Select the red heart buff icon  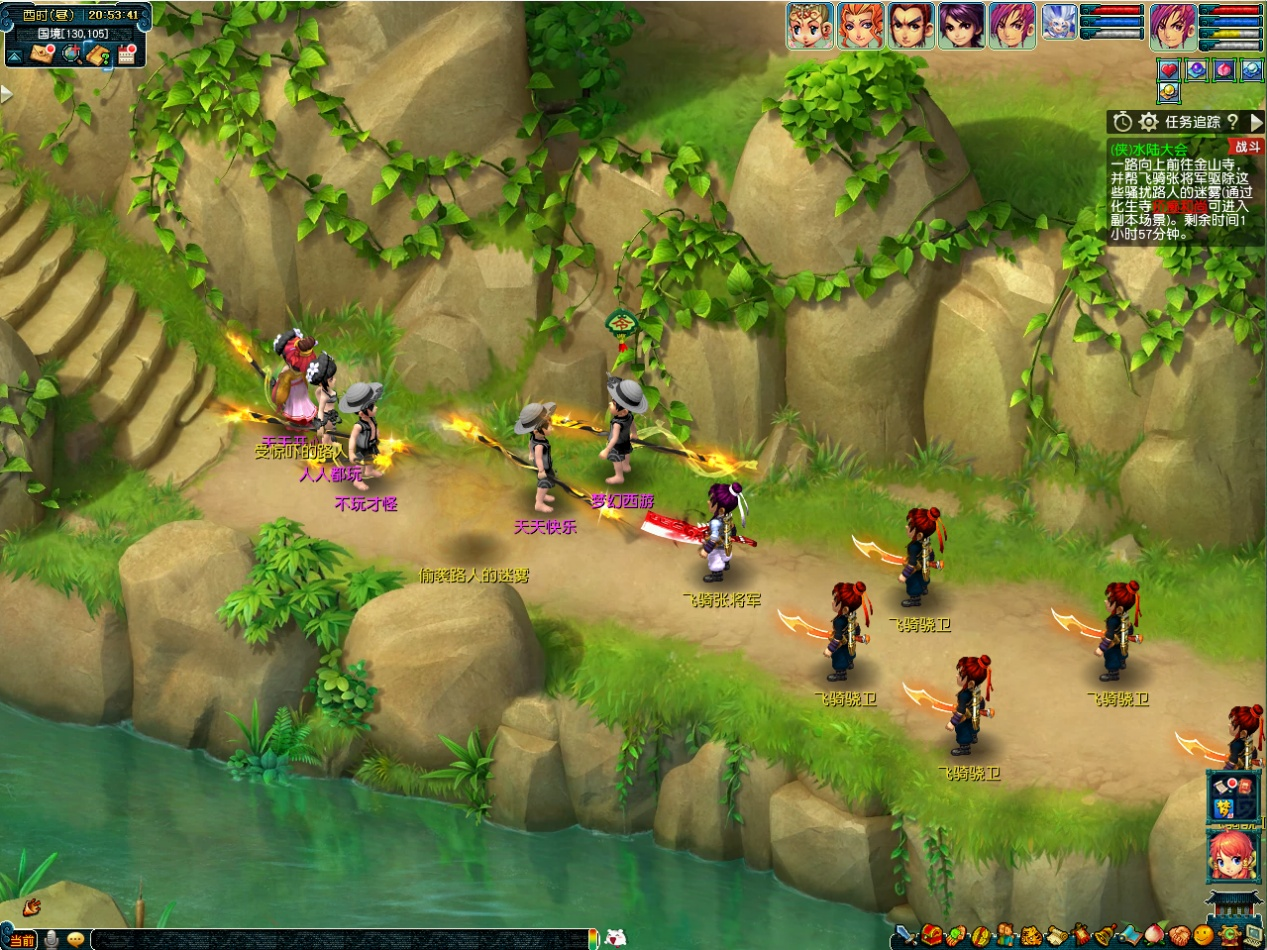[x=1169, y=70]
